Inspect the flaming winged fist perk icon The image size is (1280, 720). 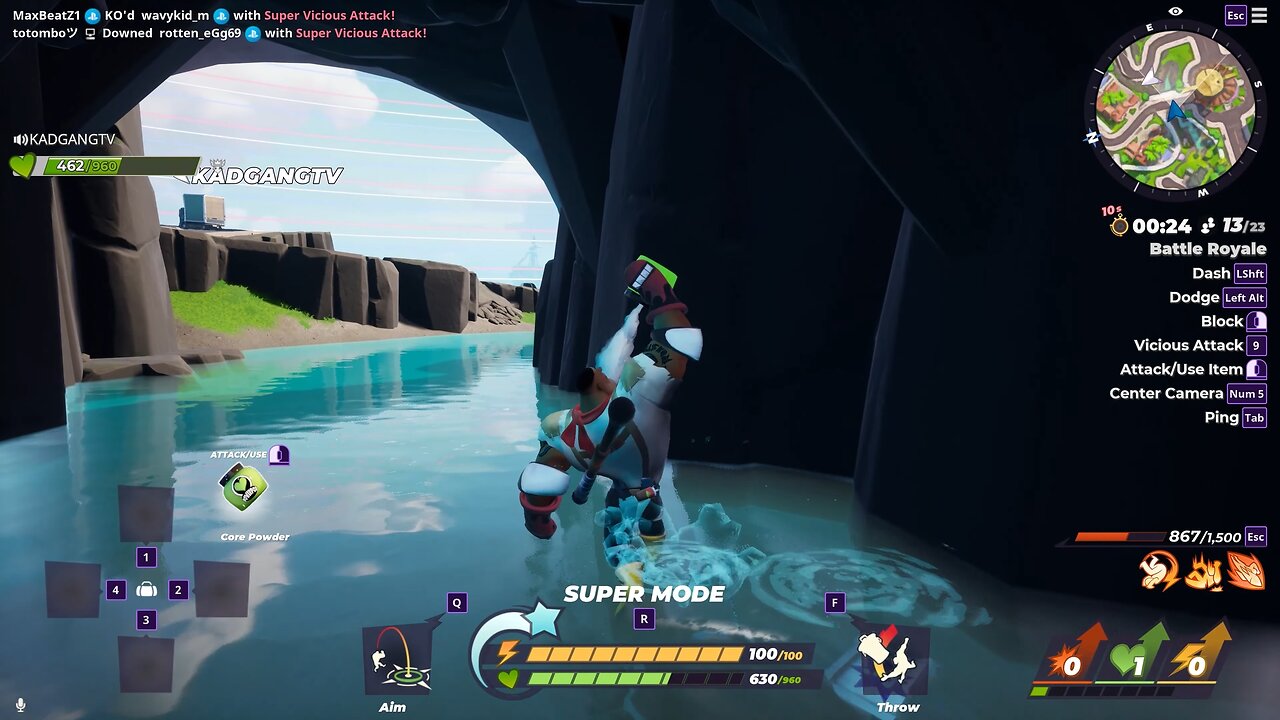click(x=1246, y=571)
